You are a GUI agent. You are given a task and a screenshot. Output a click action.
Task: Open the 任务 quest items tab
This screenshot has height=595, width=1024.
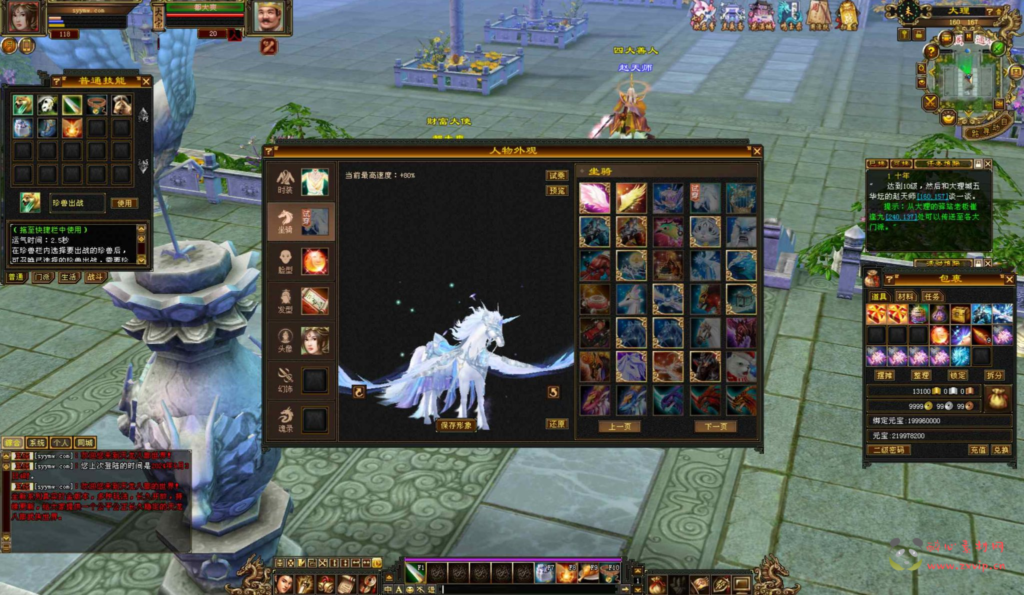(x=932, y=296)
